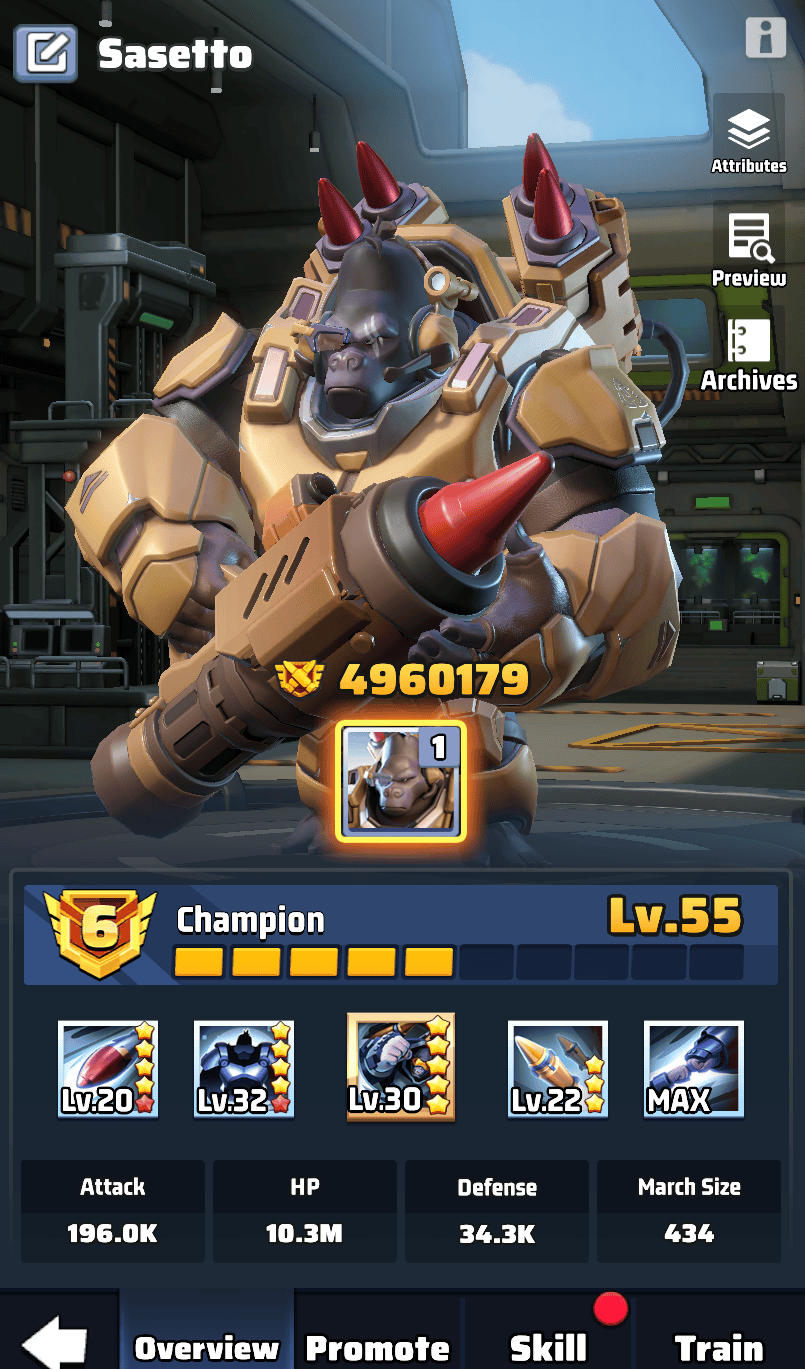805x1369 pixels.
Task: Switch to the Promote tab
Action: click(378, 1346)
